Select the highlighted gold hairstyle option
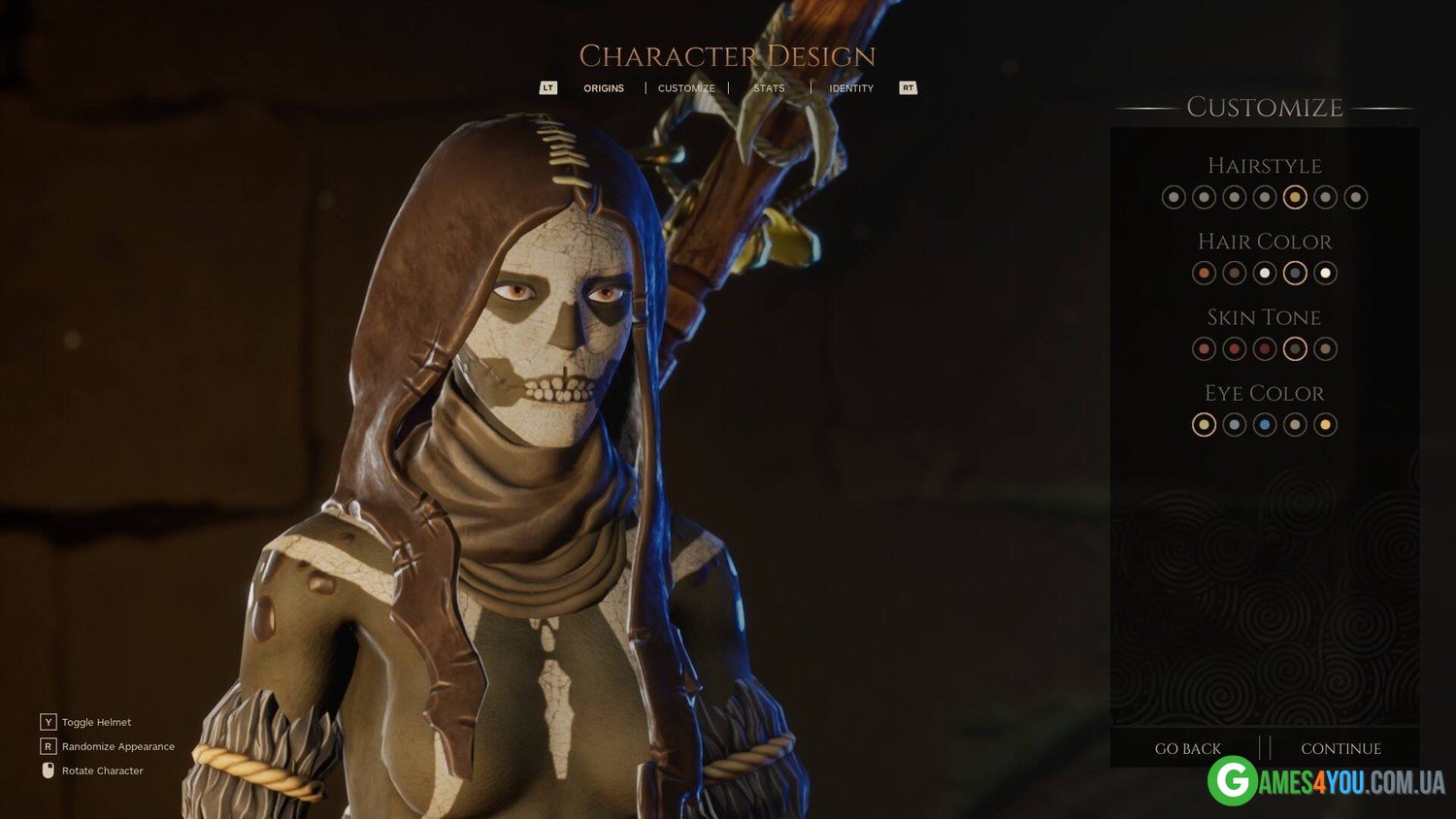The width and height of the screenshot is (1456, 819). (1295, 197)
